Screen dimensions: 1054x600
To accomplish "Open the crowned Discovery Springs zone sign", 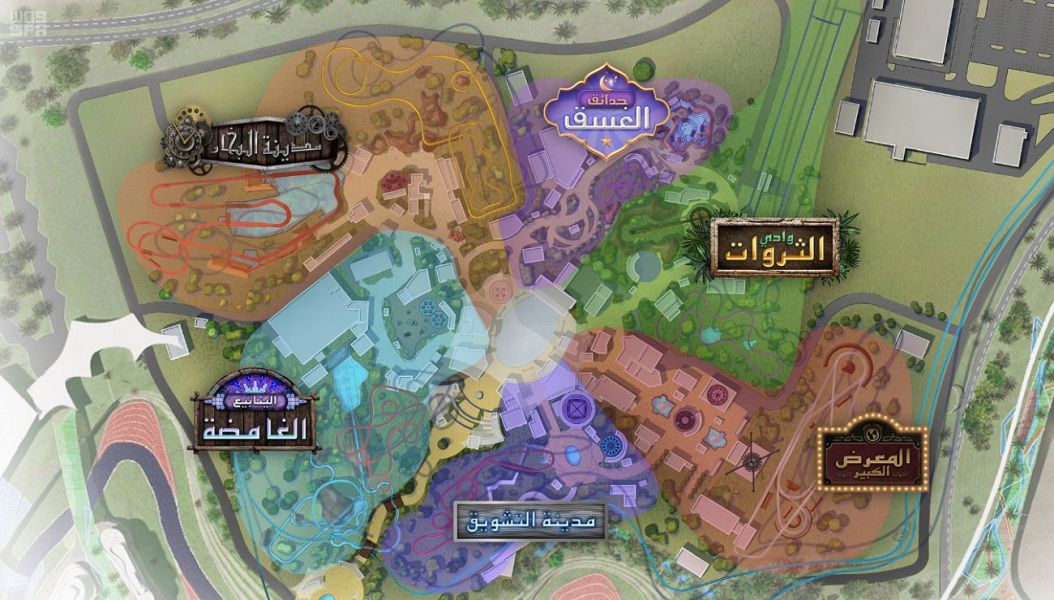I will tap(254, 413).
